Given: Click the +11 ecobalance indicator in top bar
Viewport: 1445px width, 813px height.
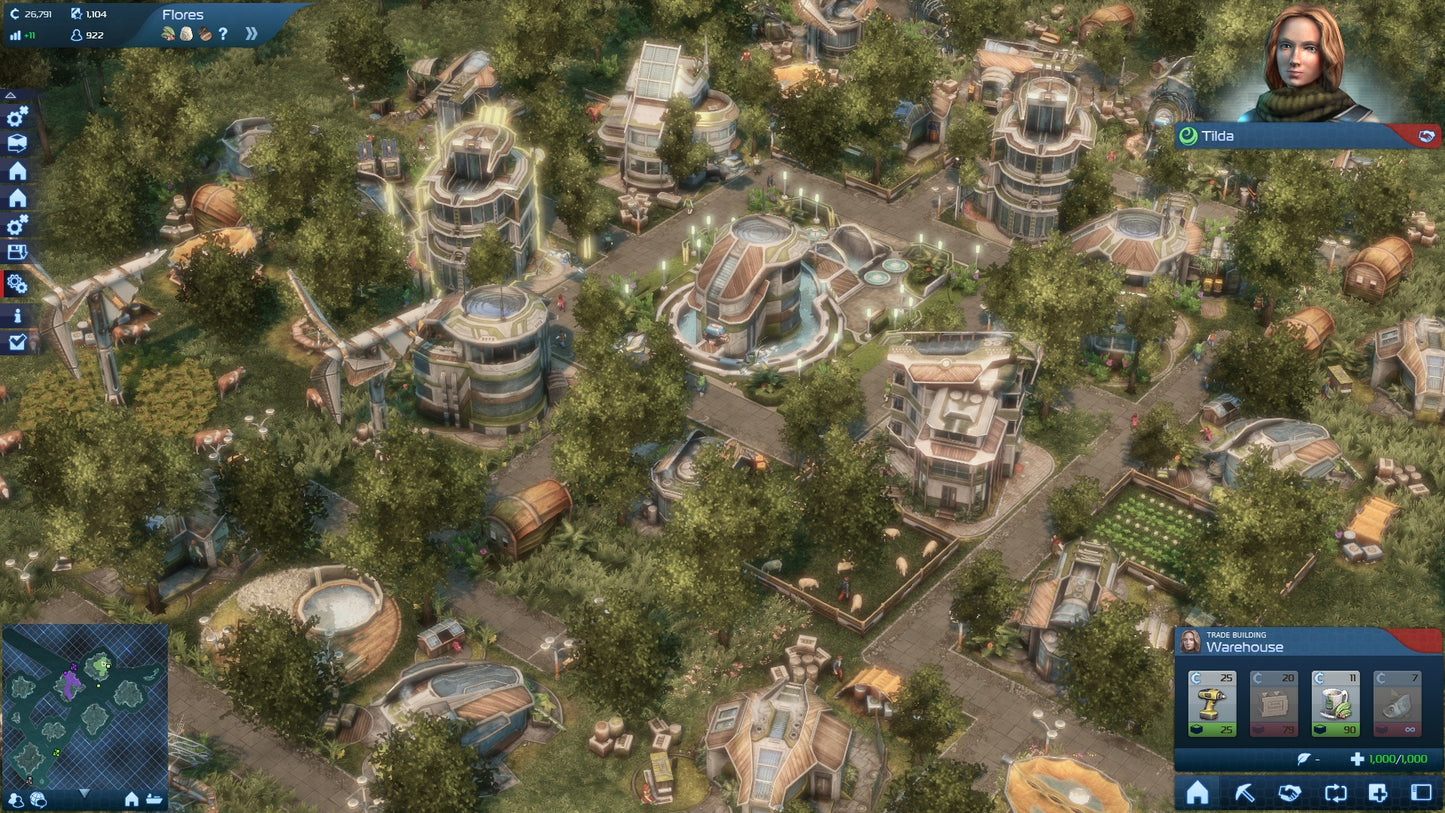Looking at the screenshot, I should 21,36.
